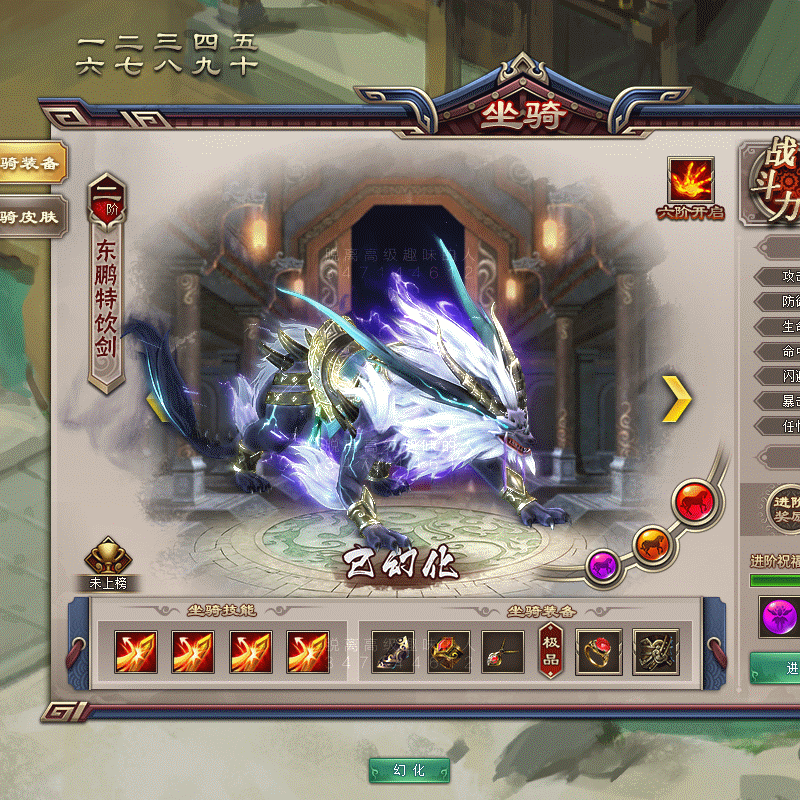Select the dark helmet mount equipment slot

tap(393, 651)
